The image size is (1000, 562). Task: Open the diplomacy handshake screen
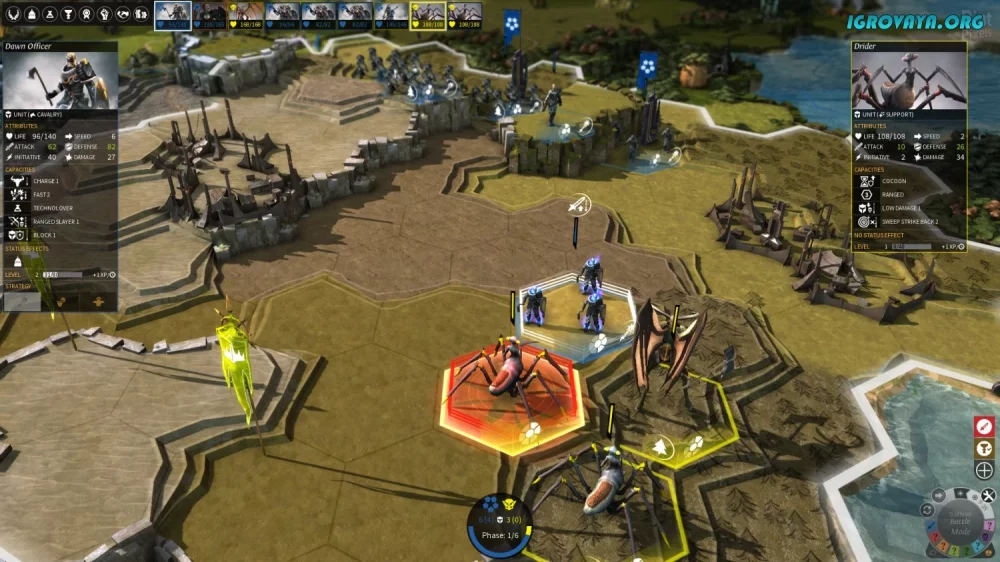[x=121, y=14]
